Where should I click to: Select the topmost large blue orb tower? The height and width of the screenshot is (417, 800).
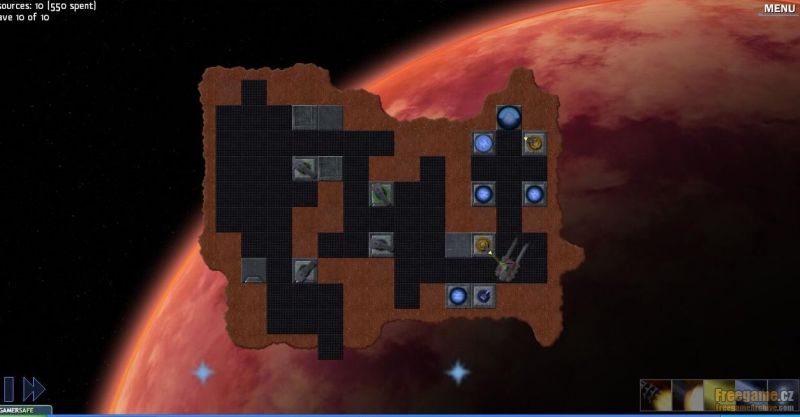509,118
